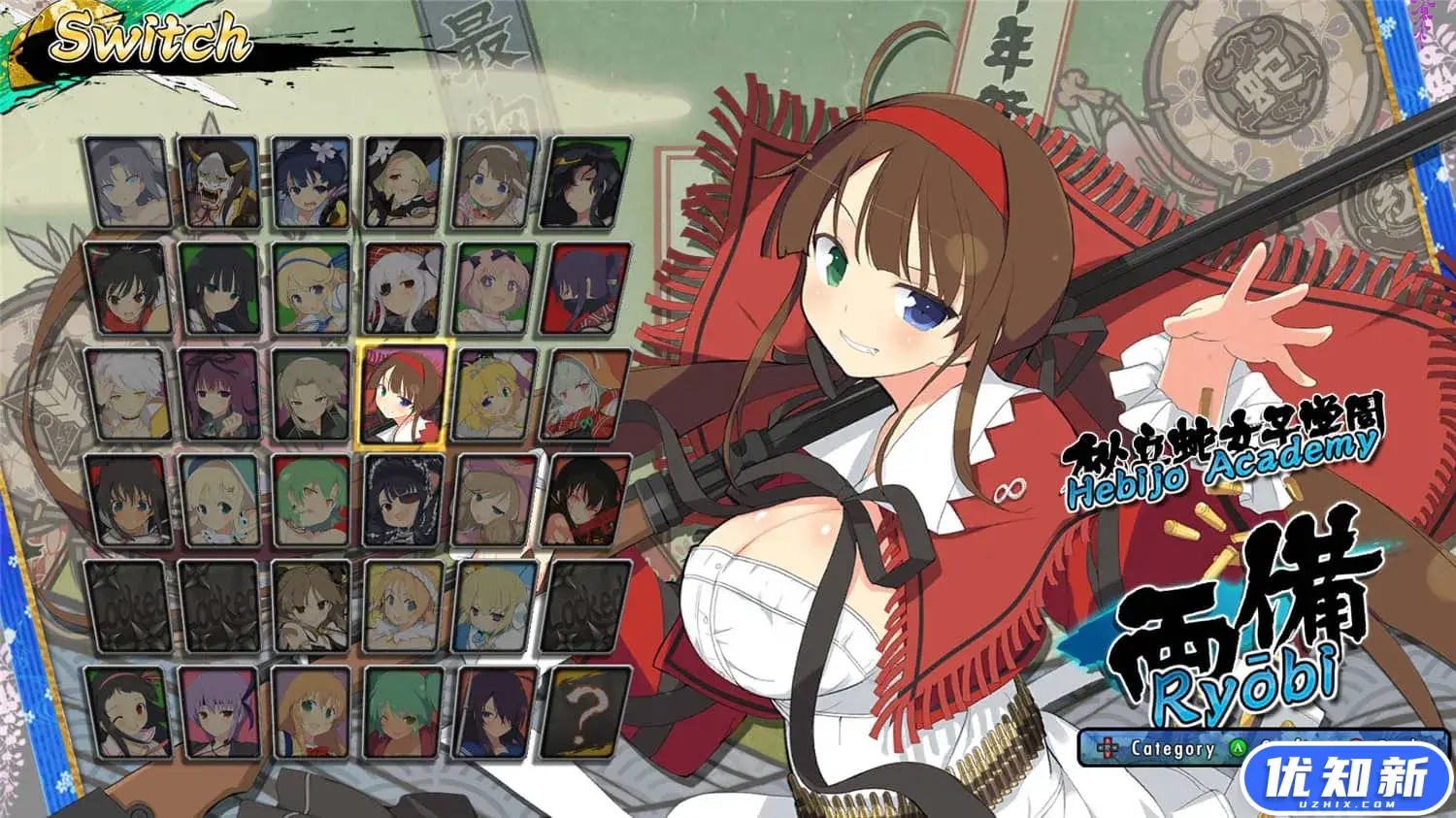Pick the green-haired girl with twin tails
Image resolution: width=1456 pixels, height=818 pixels.
(405, 712)
